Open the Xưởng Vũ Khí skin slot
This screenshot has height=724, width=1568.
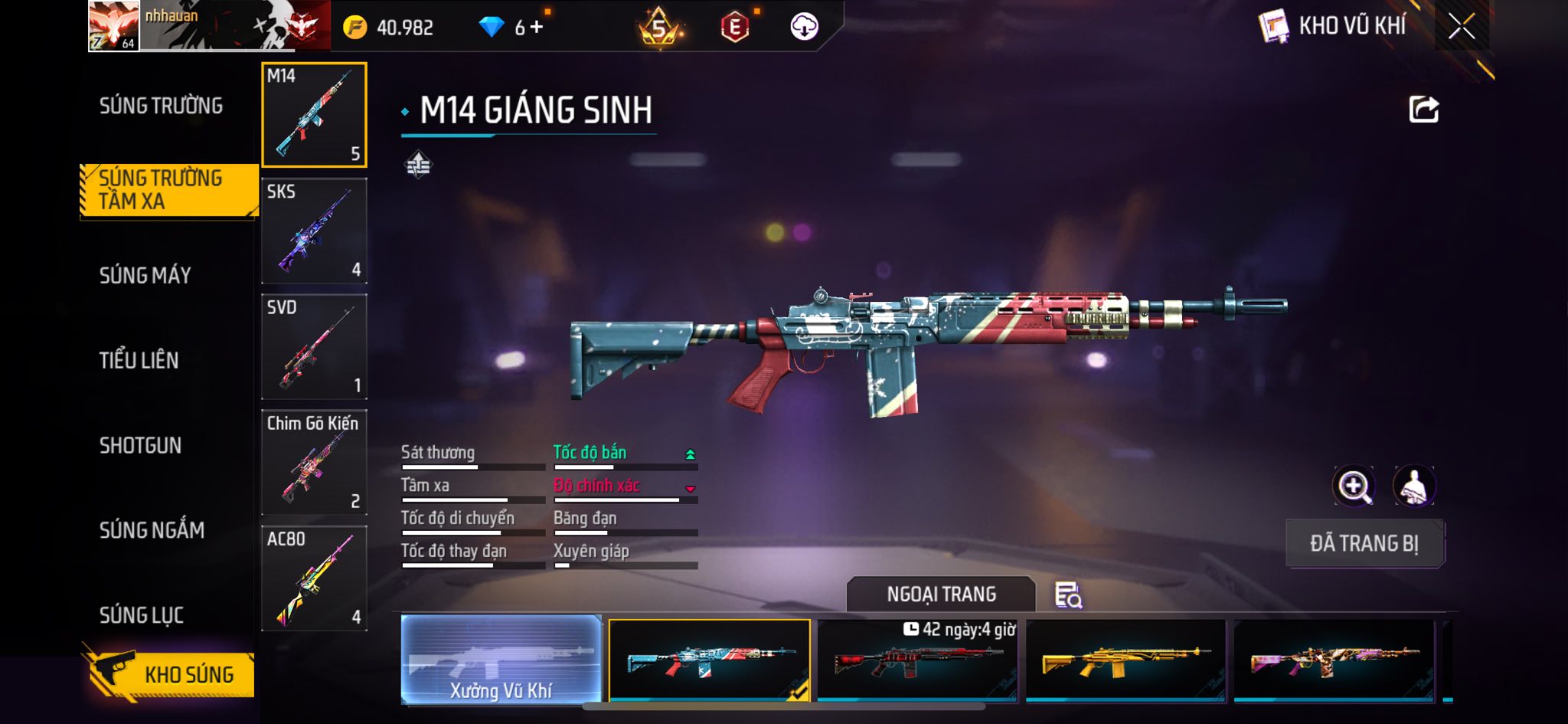[501, 660]
